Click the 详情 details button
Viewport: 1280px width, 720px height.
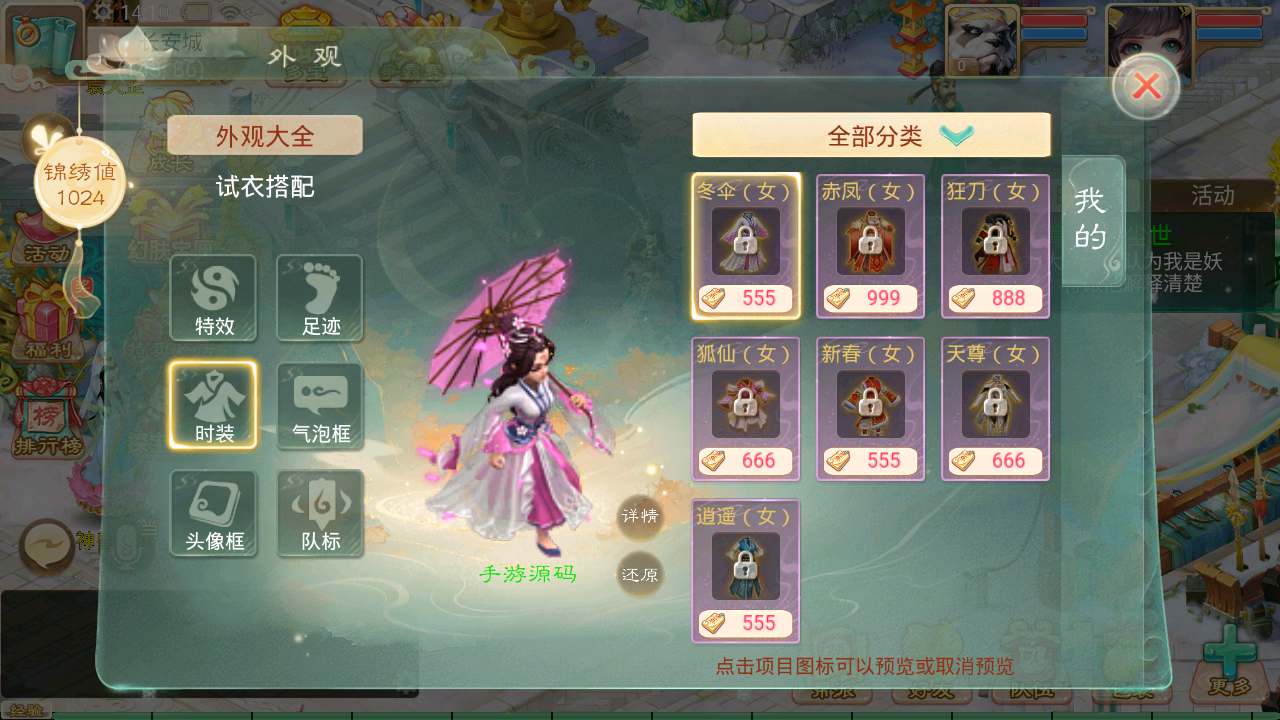pyautogui.click(x=640, y=517)
